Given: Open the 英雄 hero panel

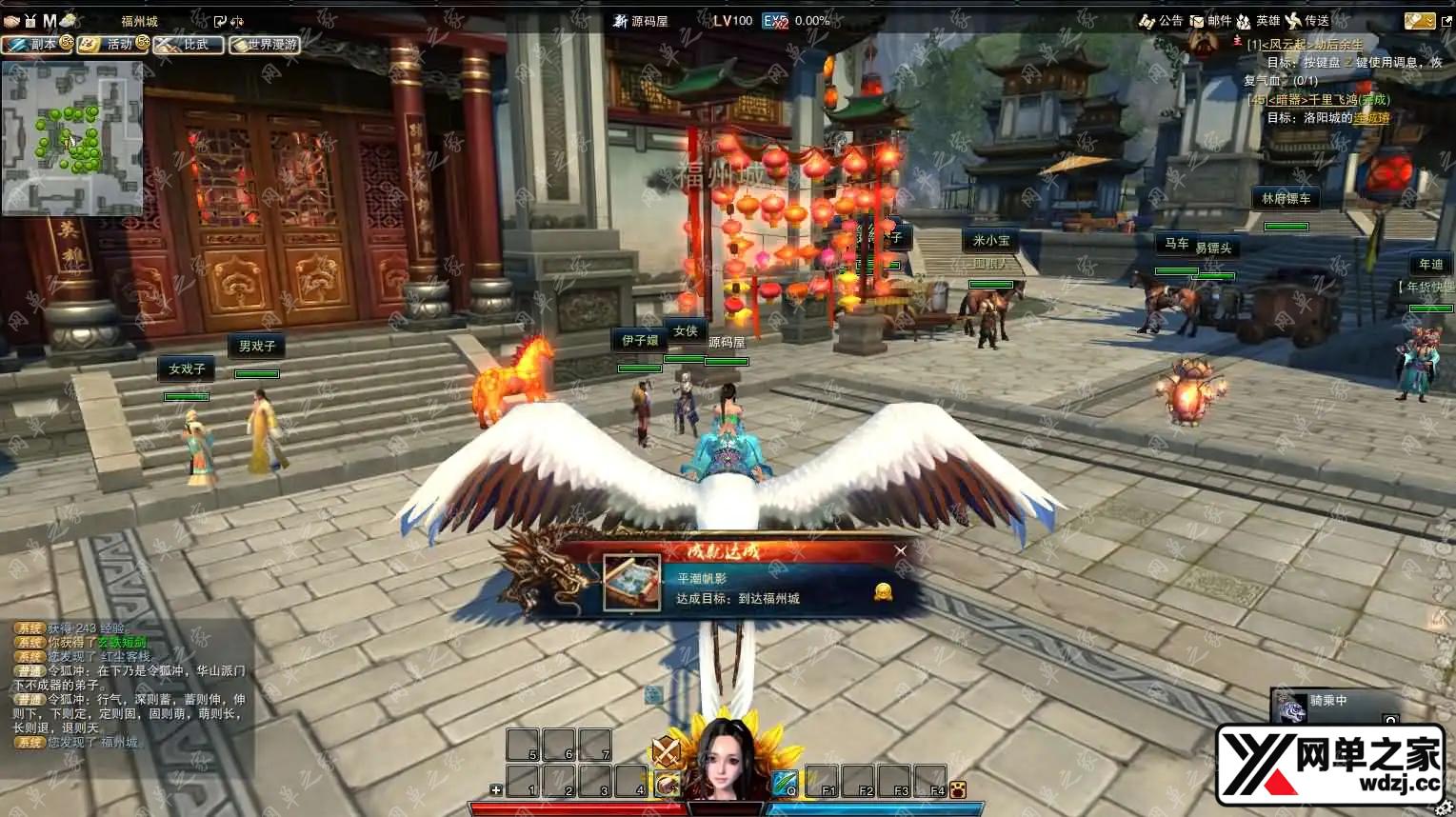Looking at the screenshot, I should pos(1257,21).
